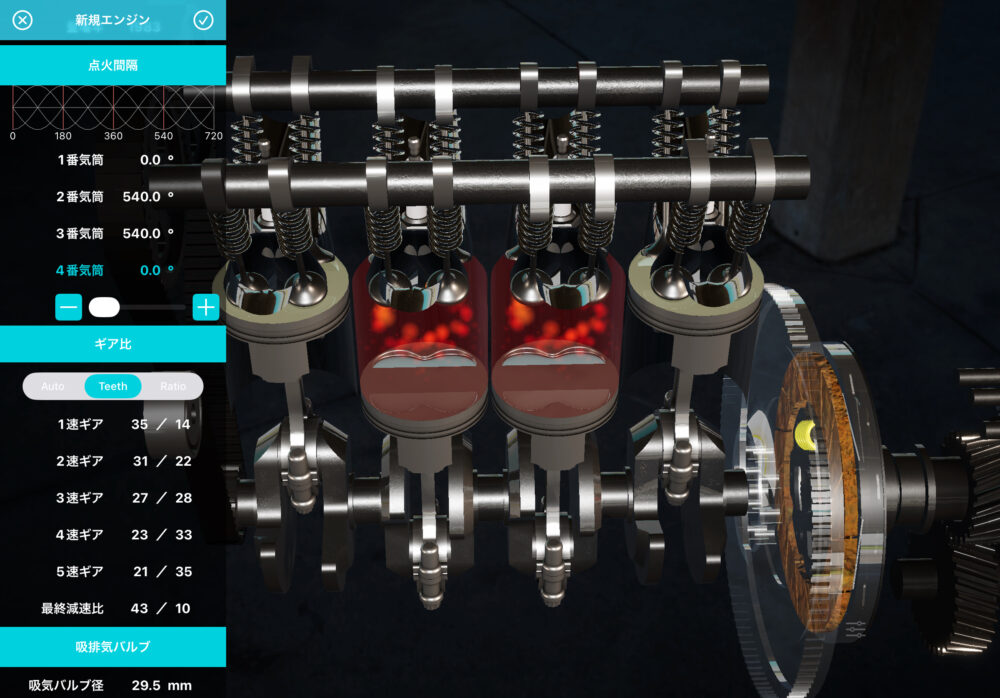Screen dimensions: 1000x698
Task: Select the Teeth gear ratio mode
Action: click(x=113, y=386)
